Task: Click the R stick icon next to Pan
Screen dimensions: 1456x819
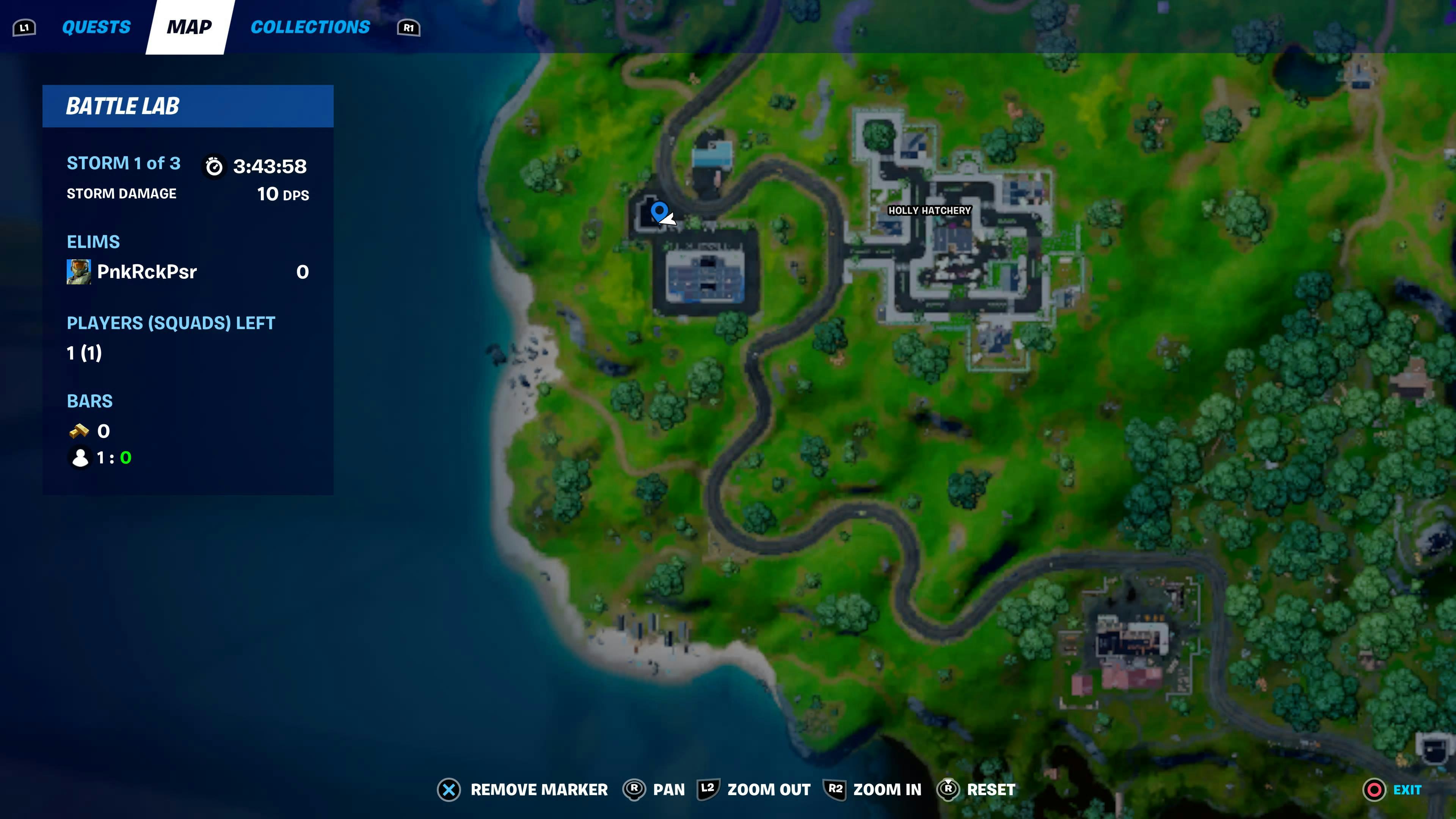Action: pyautogui.click(x=634, y=789)
